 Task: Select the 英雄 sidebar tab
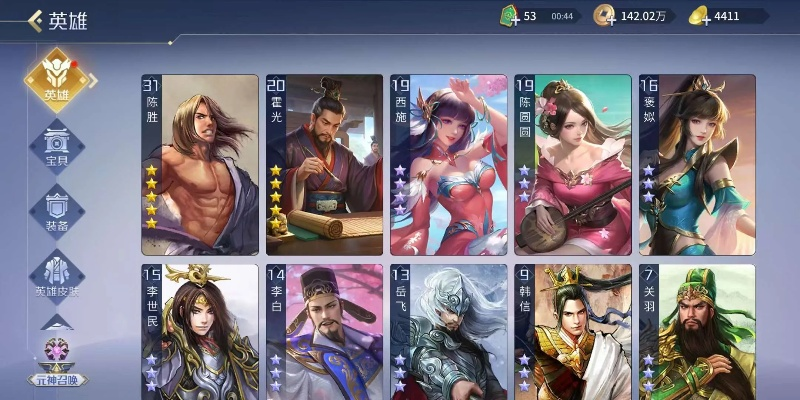tap(57, 79)
